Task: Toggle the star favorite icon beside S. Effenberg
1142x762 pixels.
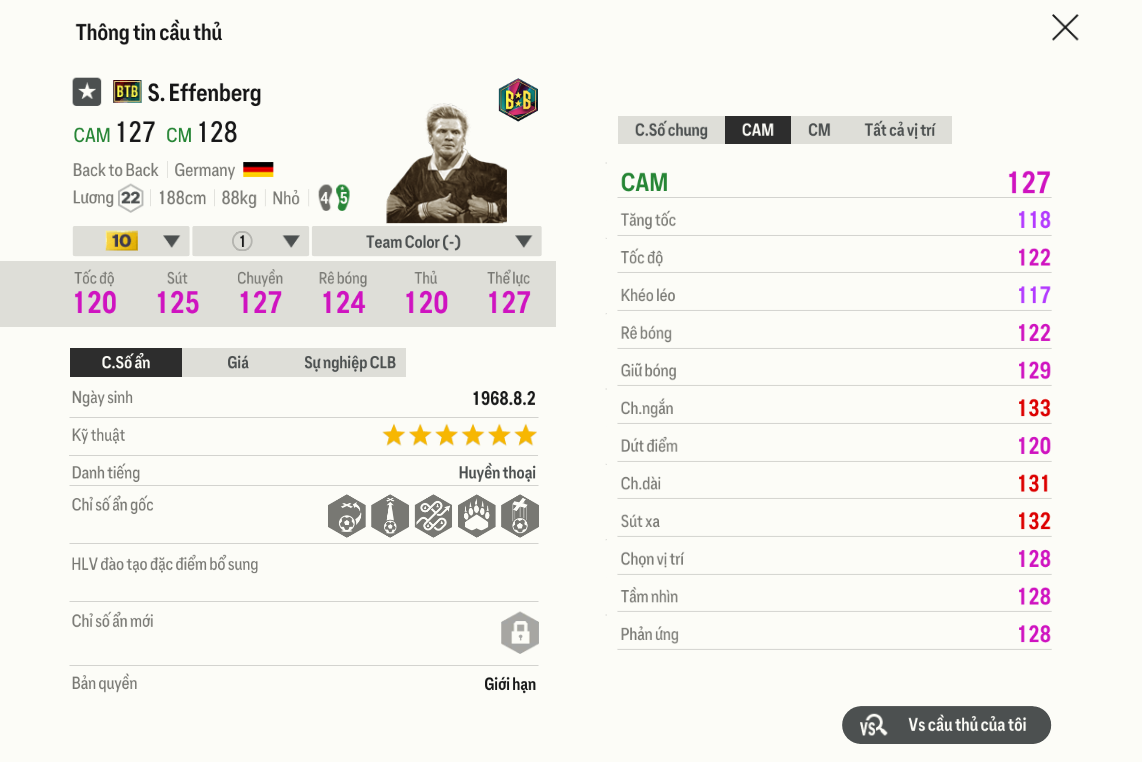Action: 87,92
